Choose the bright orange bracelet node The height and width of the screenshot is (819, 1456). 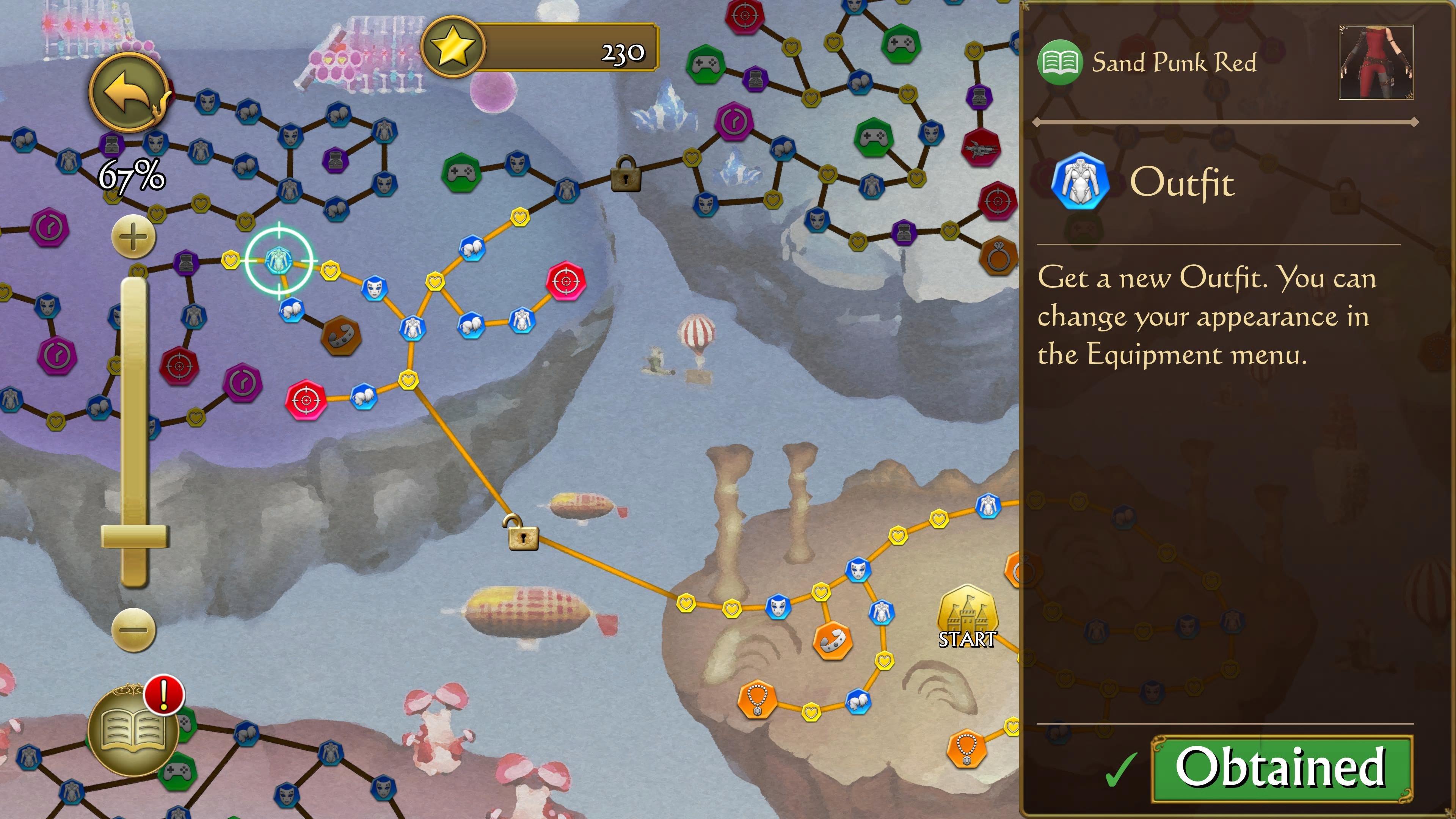click(832, 640)
